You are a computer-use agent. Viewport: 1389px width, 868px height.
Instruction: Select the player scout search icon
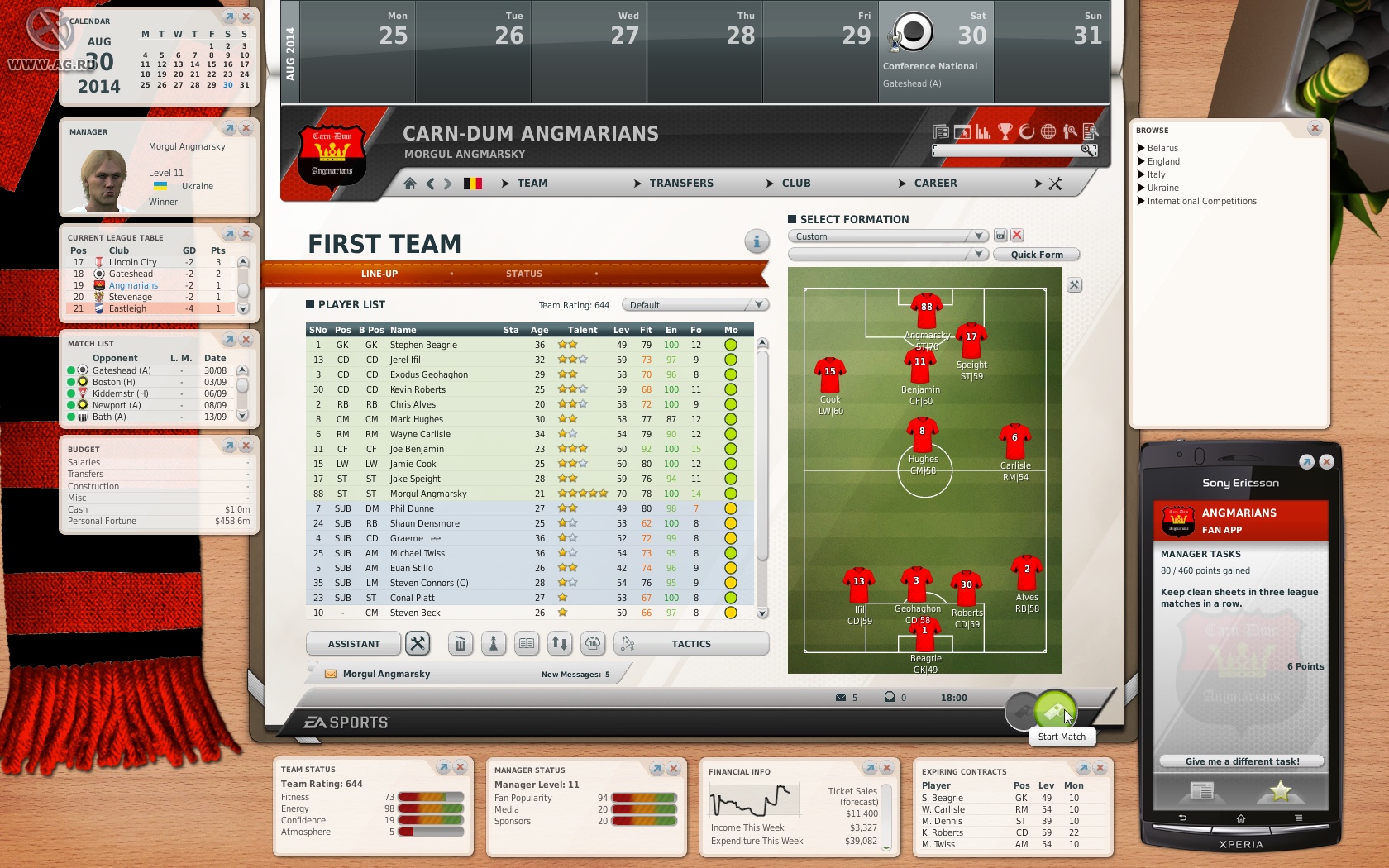coord(1069,132)
